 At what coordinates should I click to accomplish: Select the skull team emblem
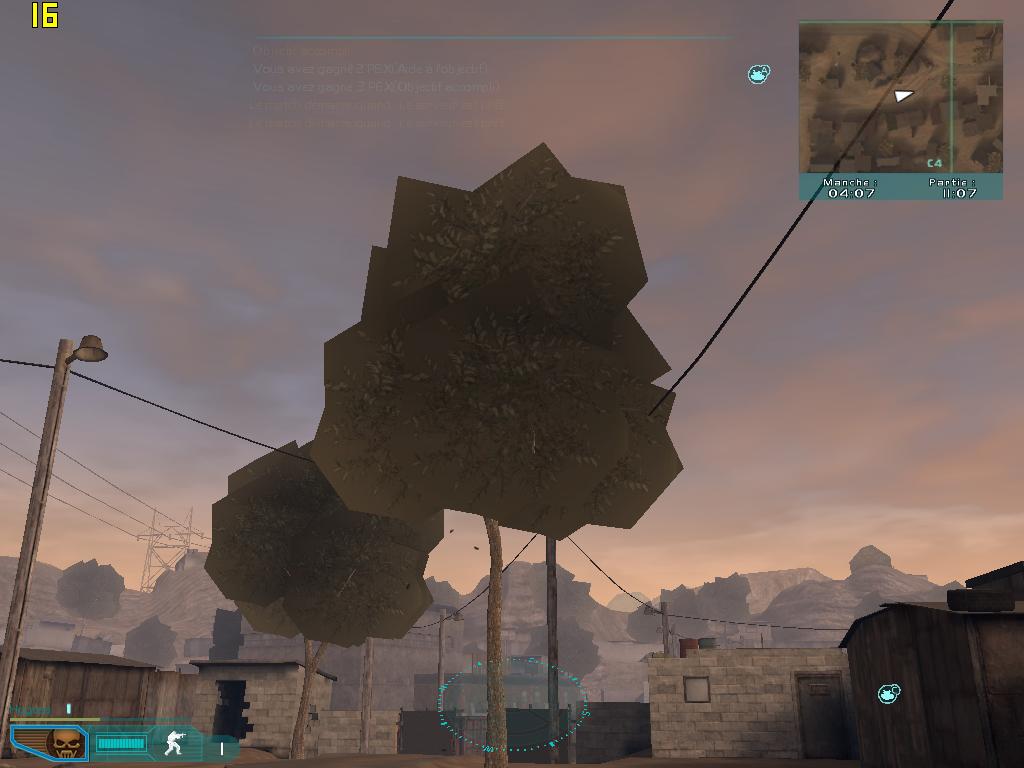(x=66, y=743)
